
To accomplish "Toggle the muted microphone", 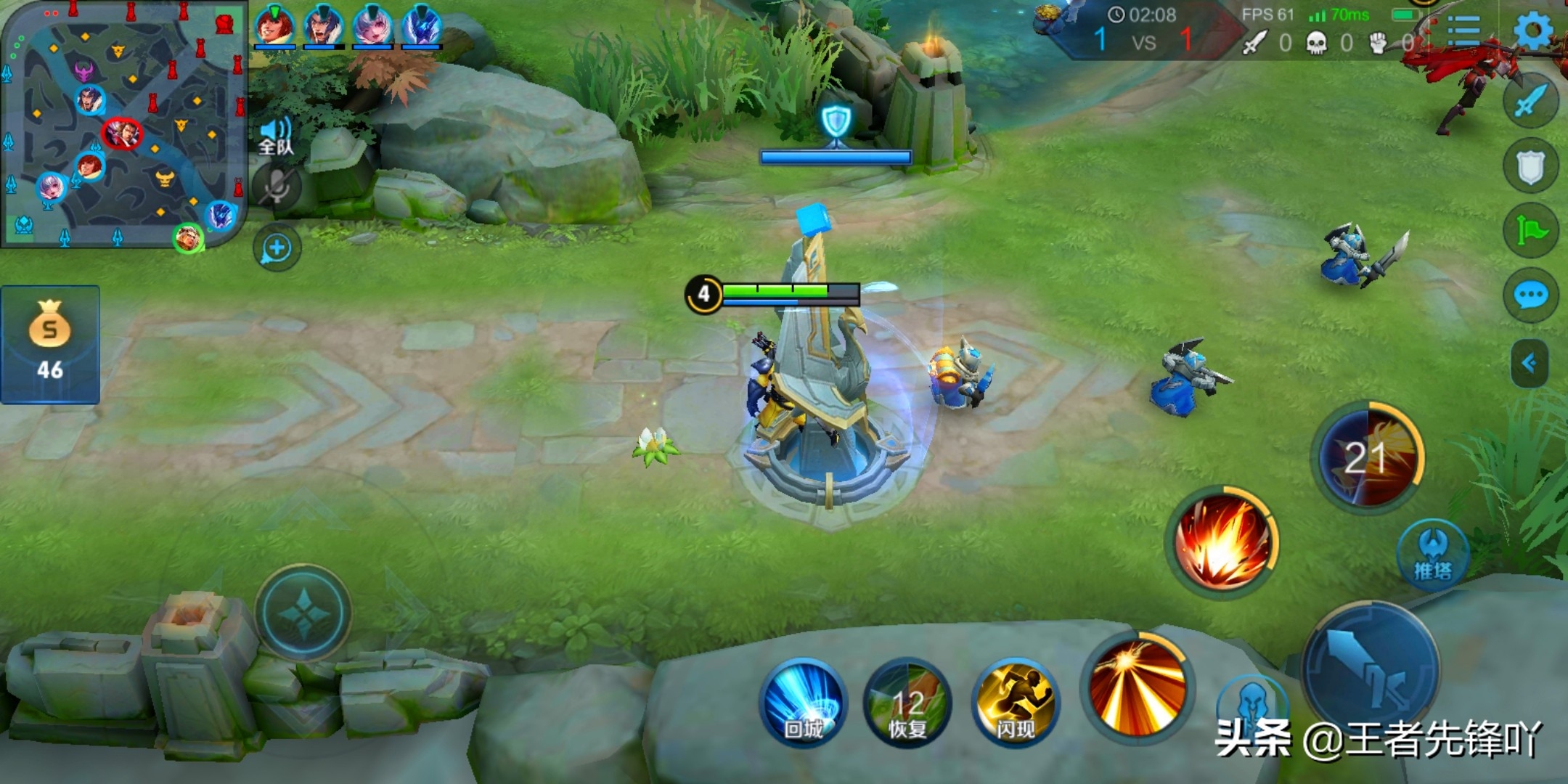I will [276, 188].
